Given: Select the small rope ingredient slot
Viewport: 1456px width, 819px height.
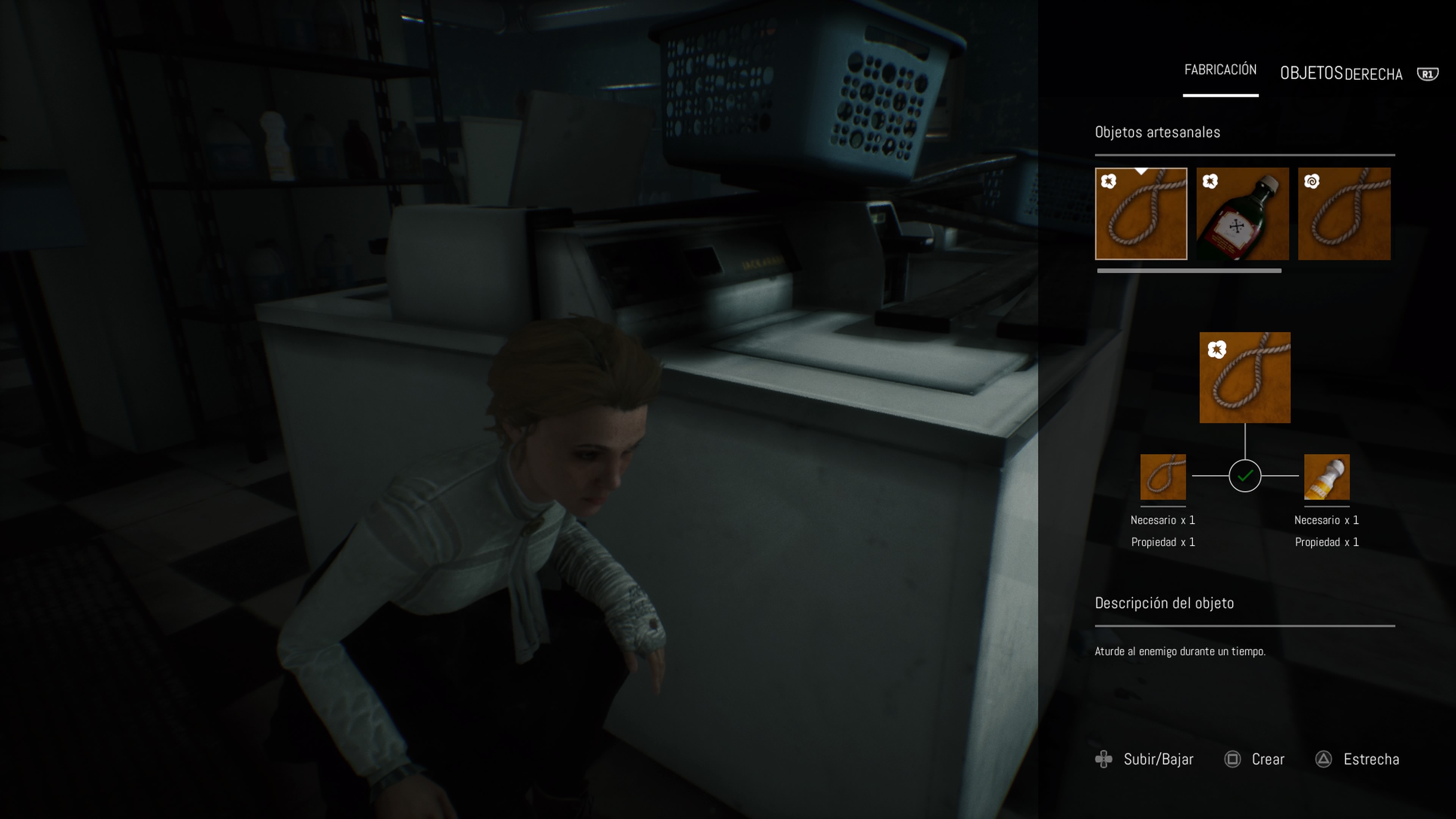Looking at the screenshot, I should [x=1163, y=477].
